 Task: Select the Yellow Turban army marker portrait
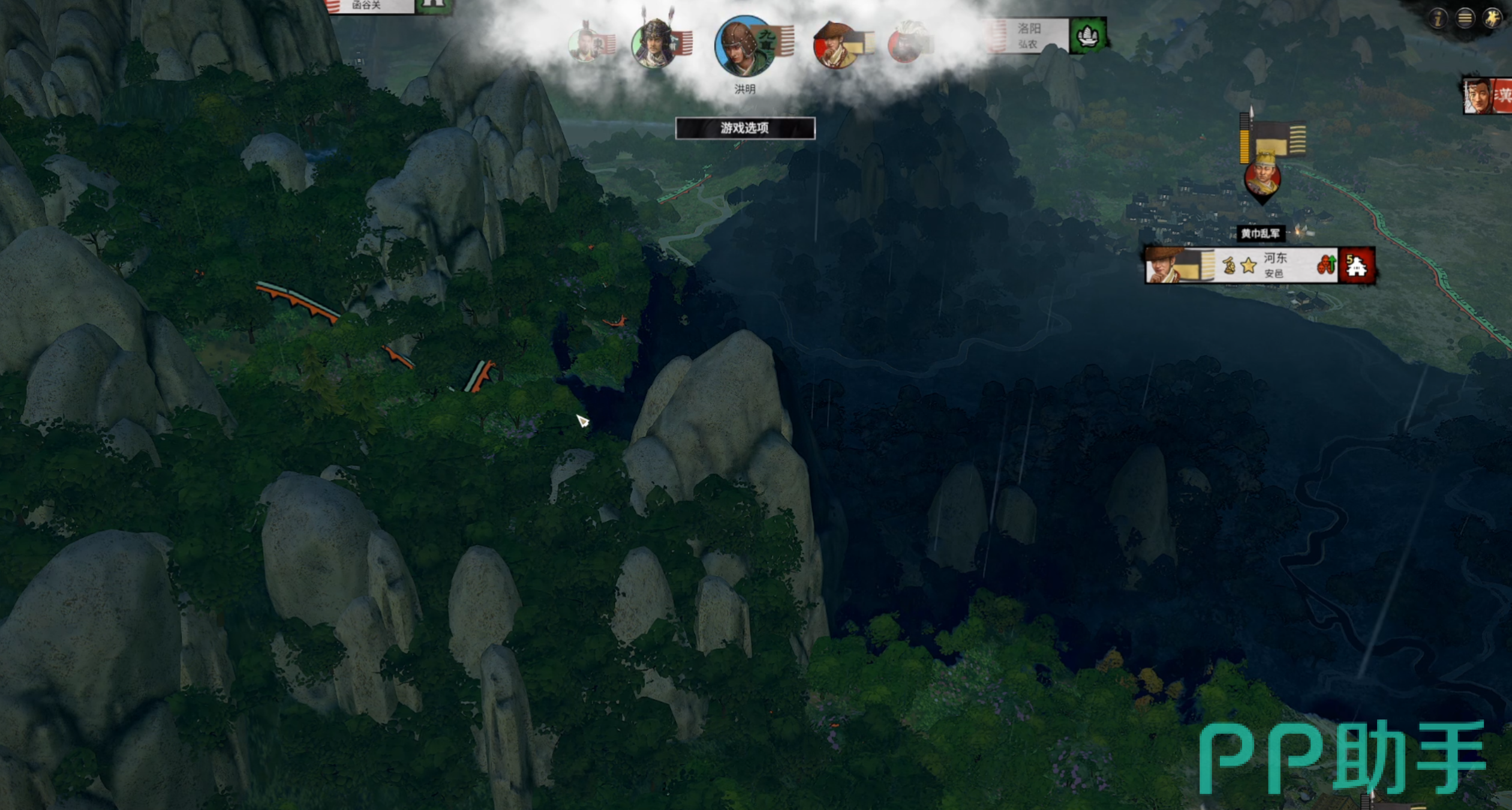point(1262,178)
